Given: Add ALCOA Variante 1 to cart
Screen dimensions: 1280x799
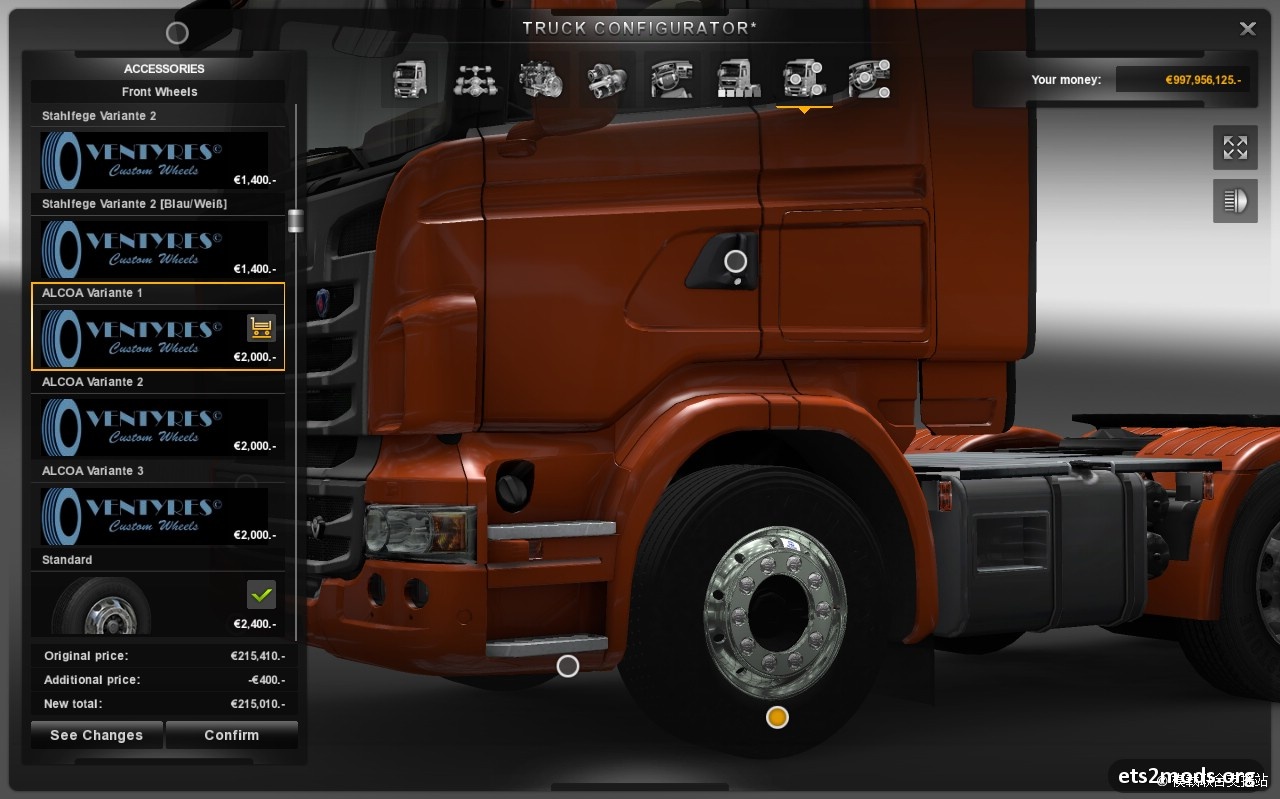Looking at the screenshot, I should click(261, 327).
